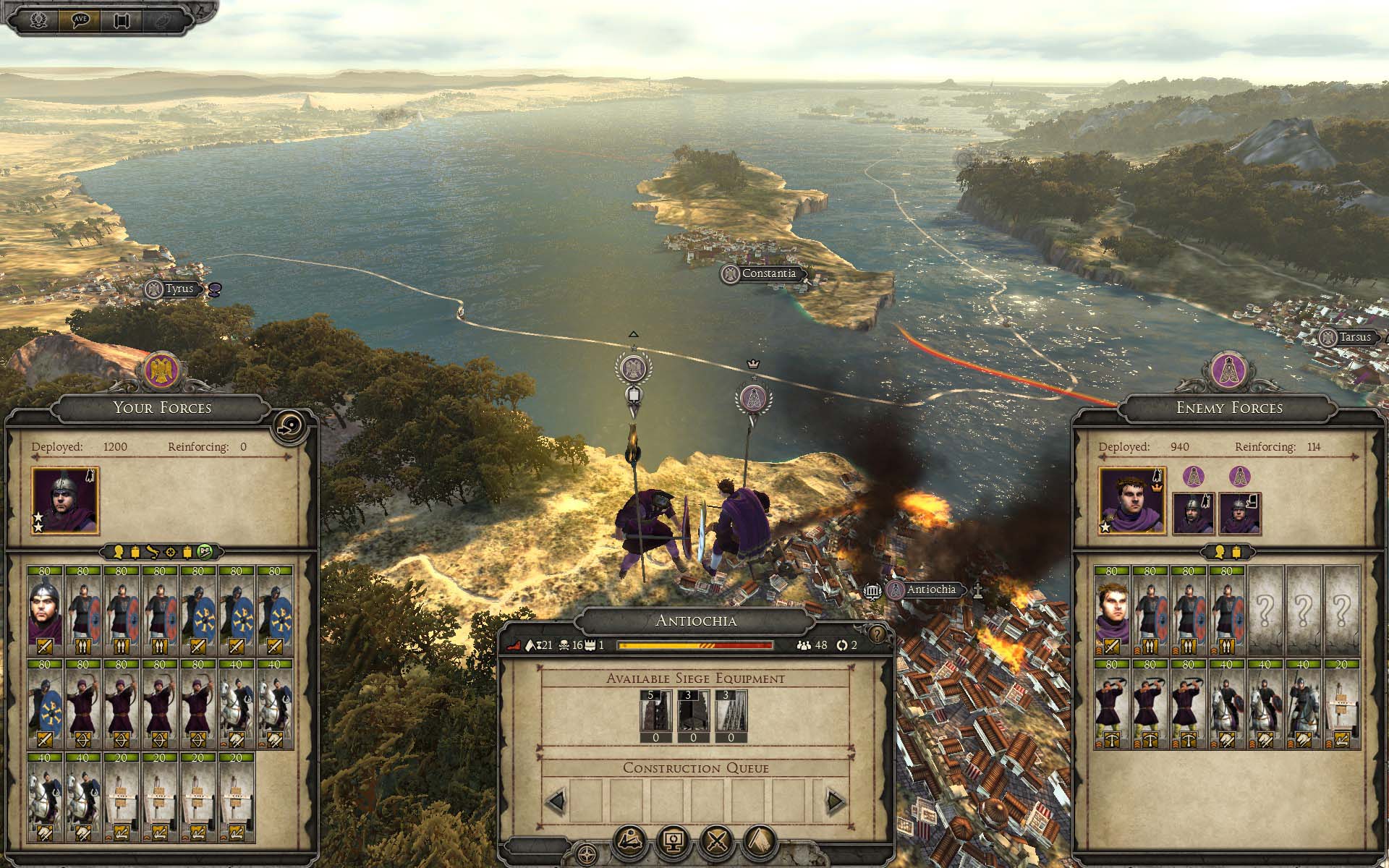Open the scroll icon in the top bar
The height and width of the screenshot is (868, 1389).
121,20
